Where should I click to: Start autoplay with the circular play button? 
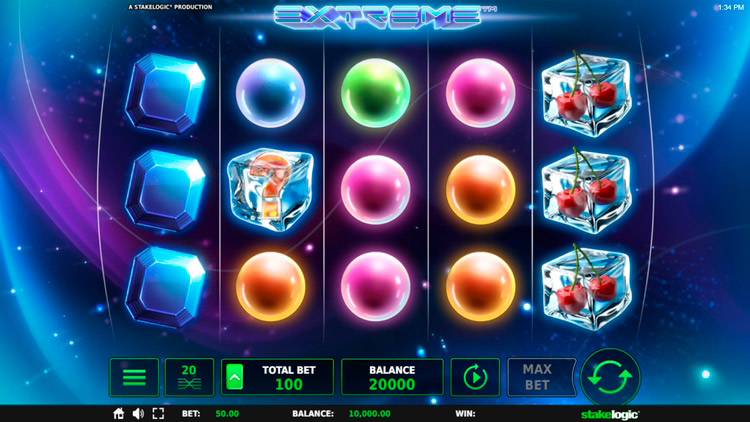click(475, 377)
